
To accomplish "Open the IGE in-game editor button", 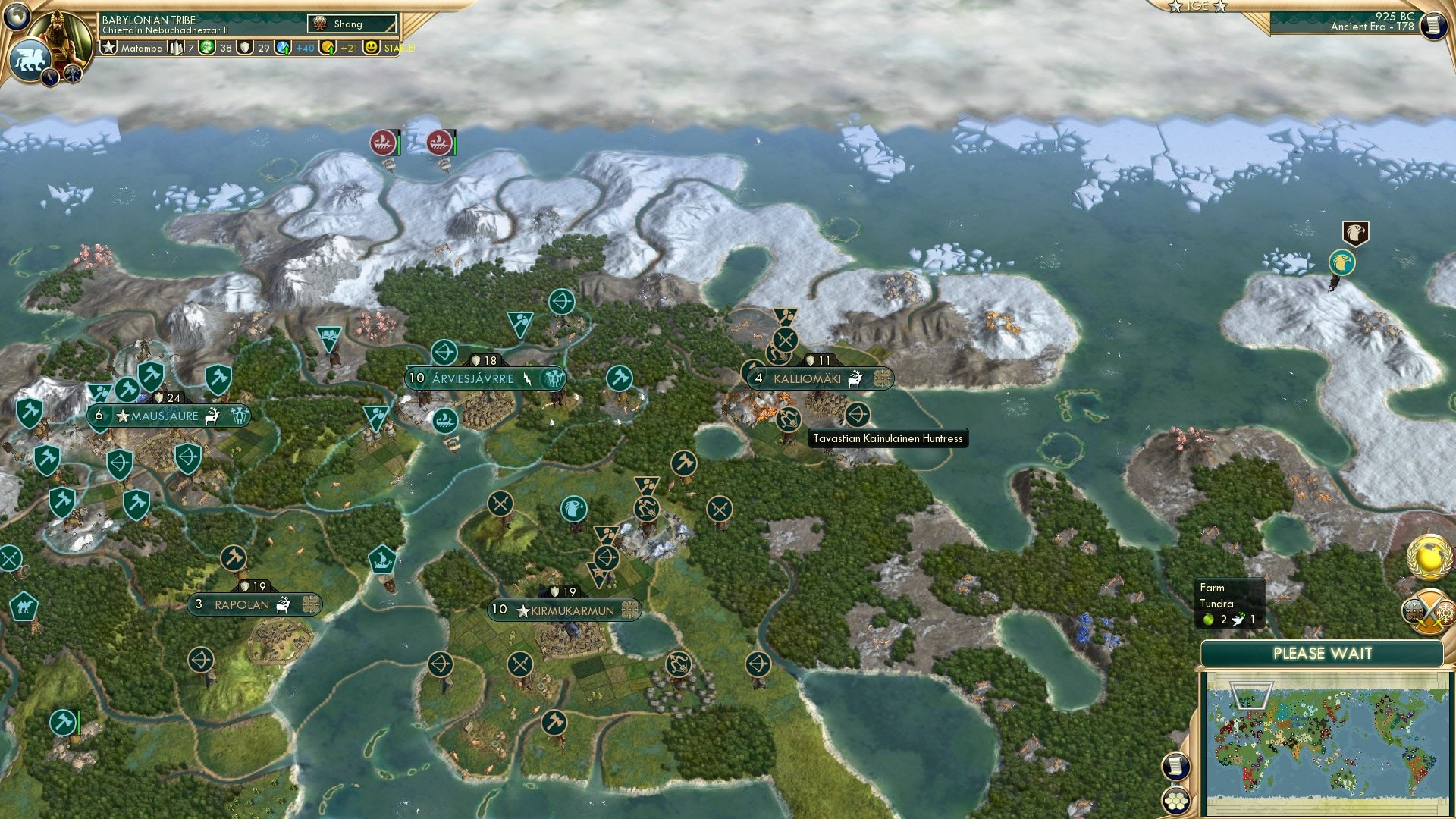I will (1197, 6).
